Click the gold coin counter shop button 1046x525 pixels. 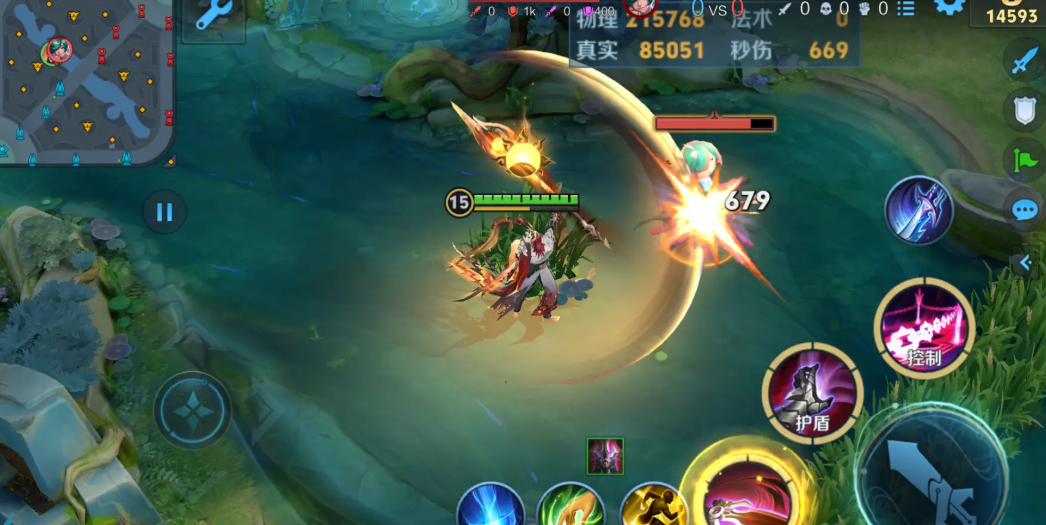coord(1011,14)
